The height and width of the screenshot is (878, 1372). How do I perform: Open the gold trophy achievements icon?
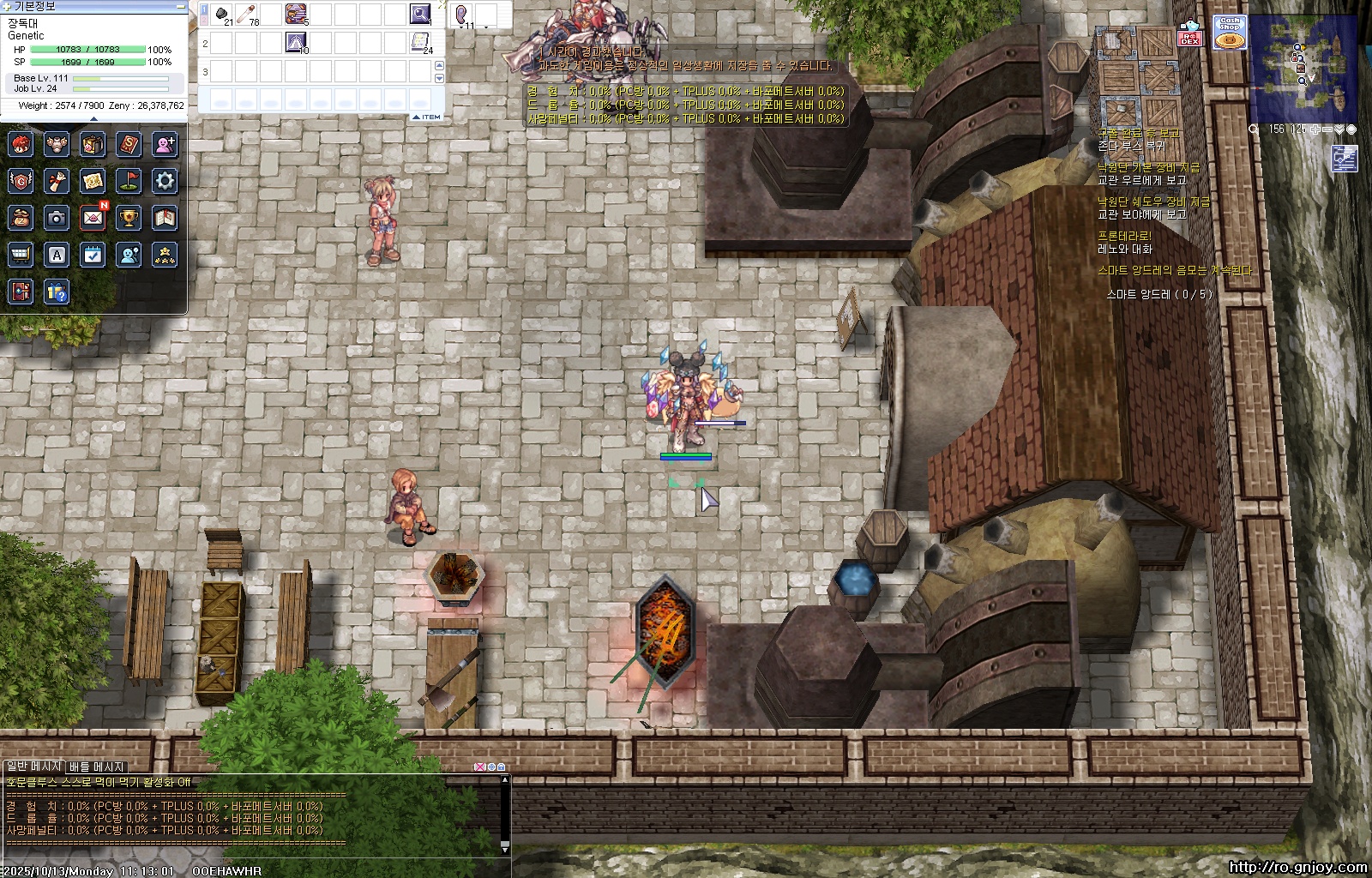tap(129, 218)
